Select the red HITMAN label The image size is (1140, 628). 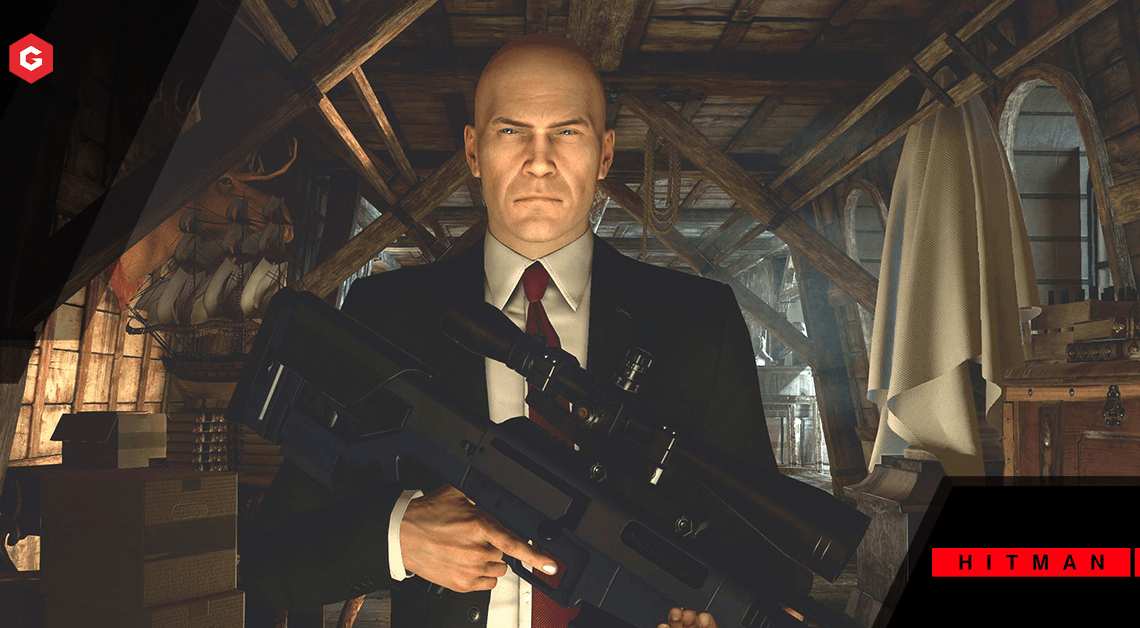click(1032, 563)
